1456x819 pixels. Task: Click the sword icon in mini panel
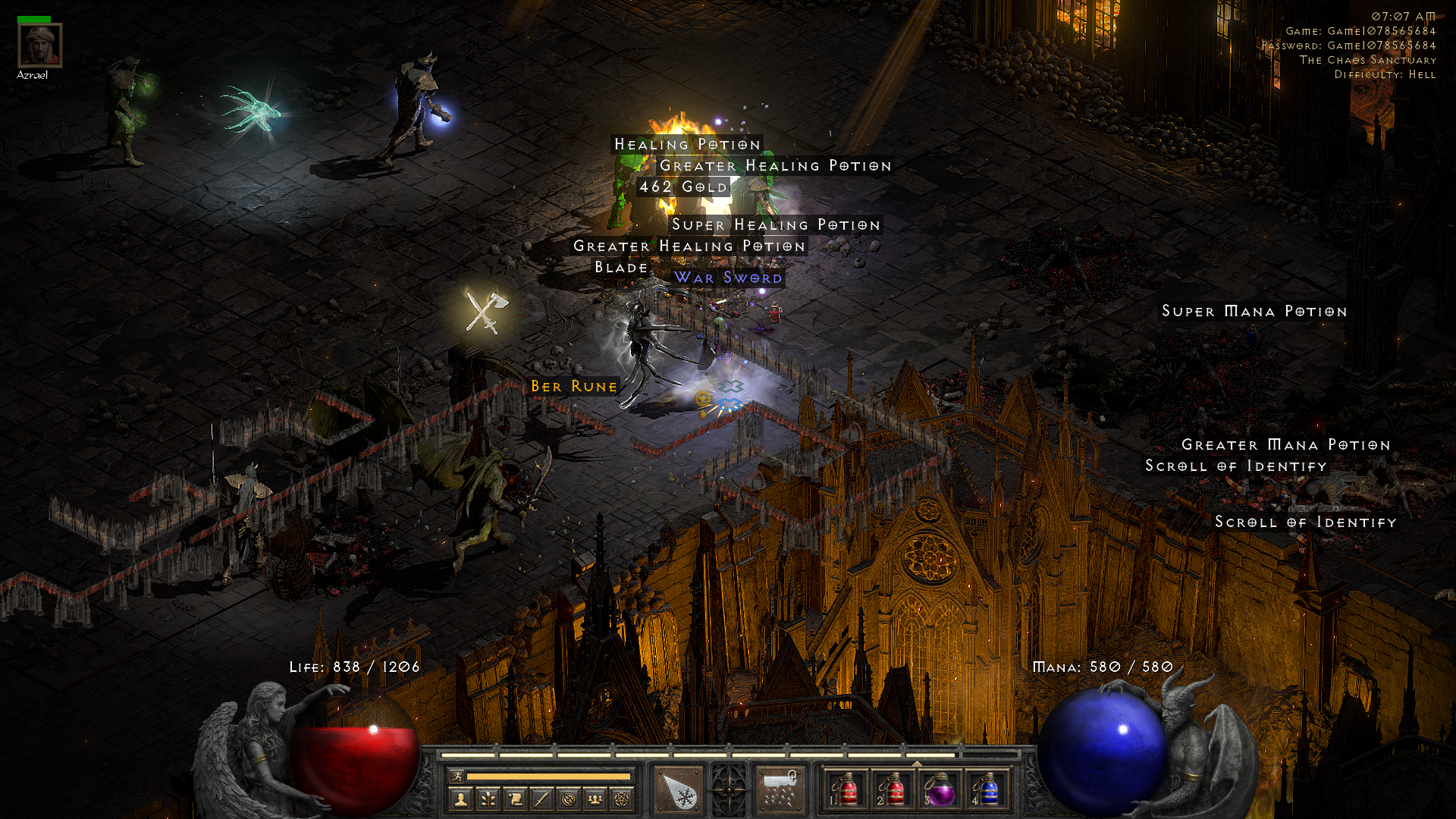(x=541, y=799)
